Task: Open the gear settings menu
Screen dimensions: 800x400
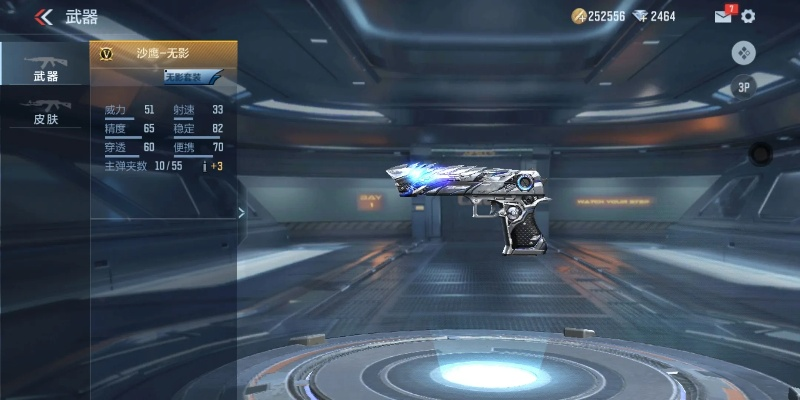Action: click(748, 17)
